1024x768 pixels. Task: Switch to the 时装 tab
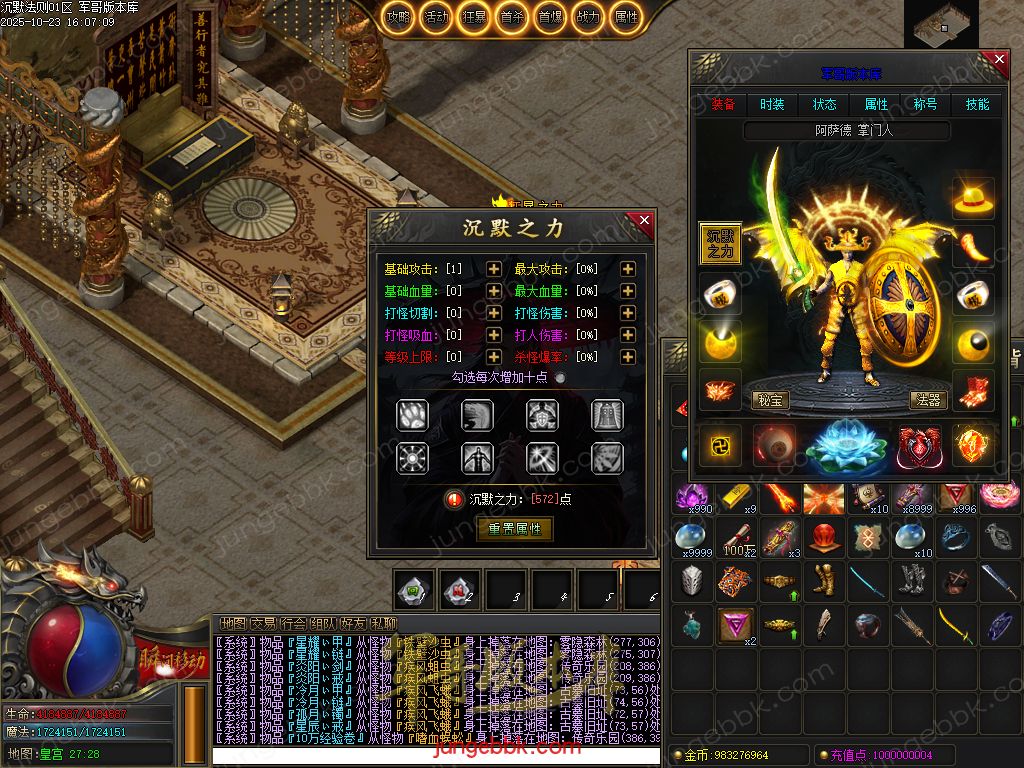pos(772,104)
